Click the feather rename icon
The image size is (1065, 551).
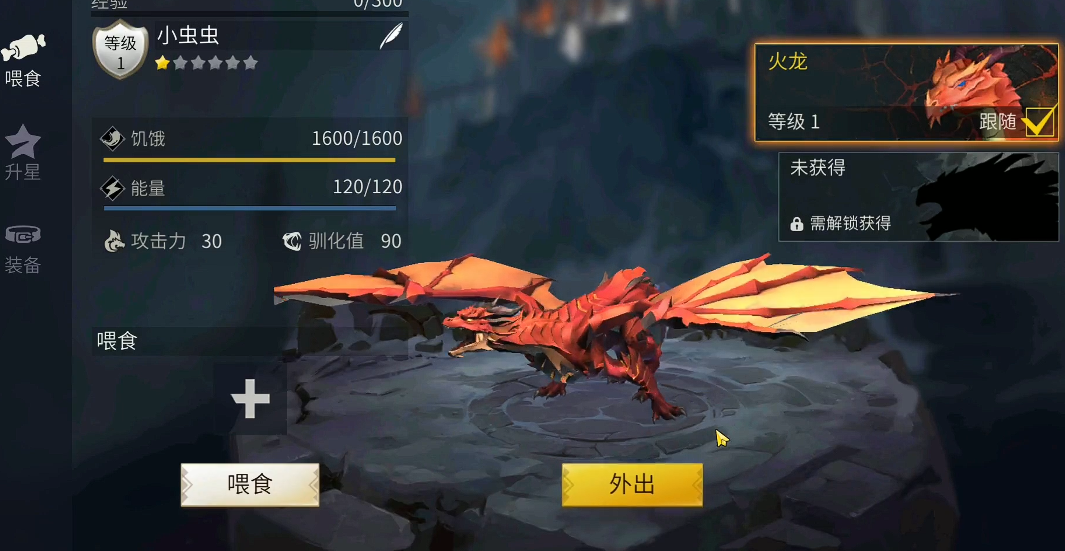click(390, 37)
